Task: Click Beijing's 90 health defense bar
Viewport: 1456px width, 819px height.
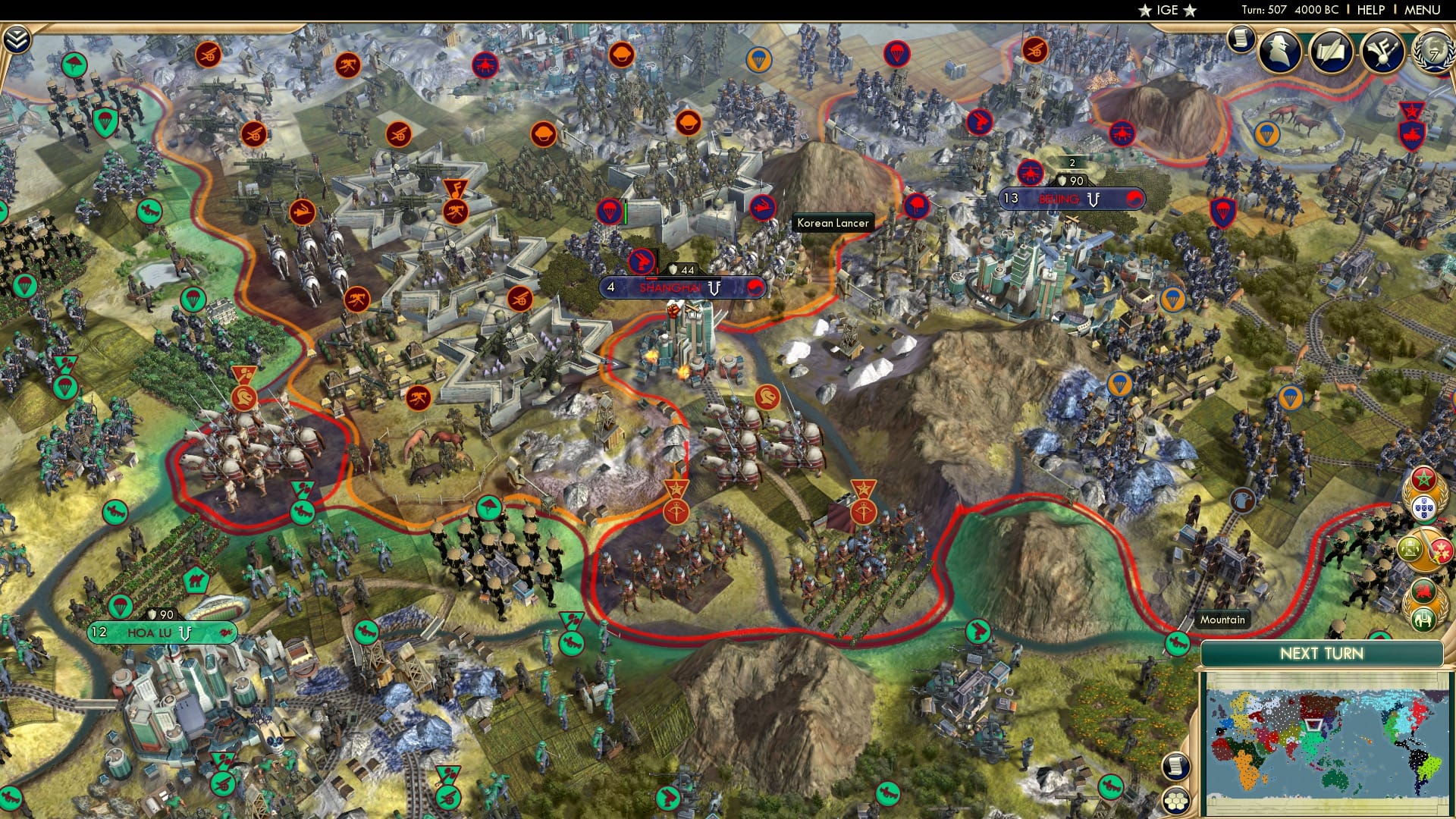Action: point(1071,179)
